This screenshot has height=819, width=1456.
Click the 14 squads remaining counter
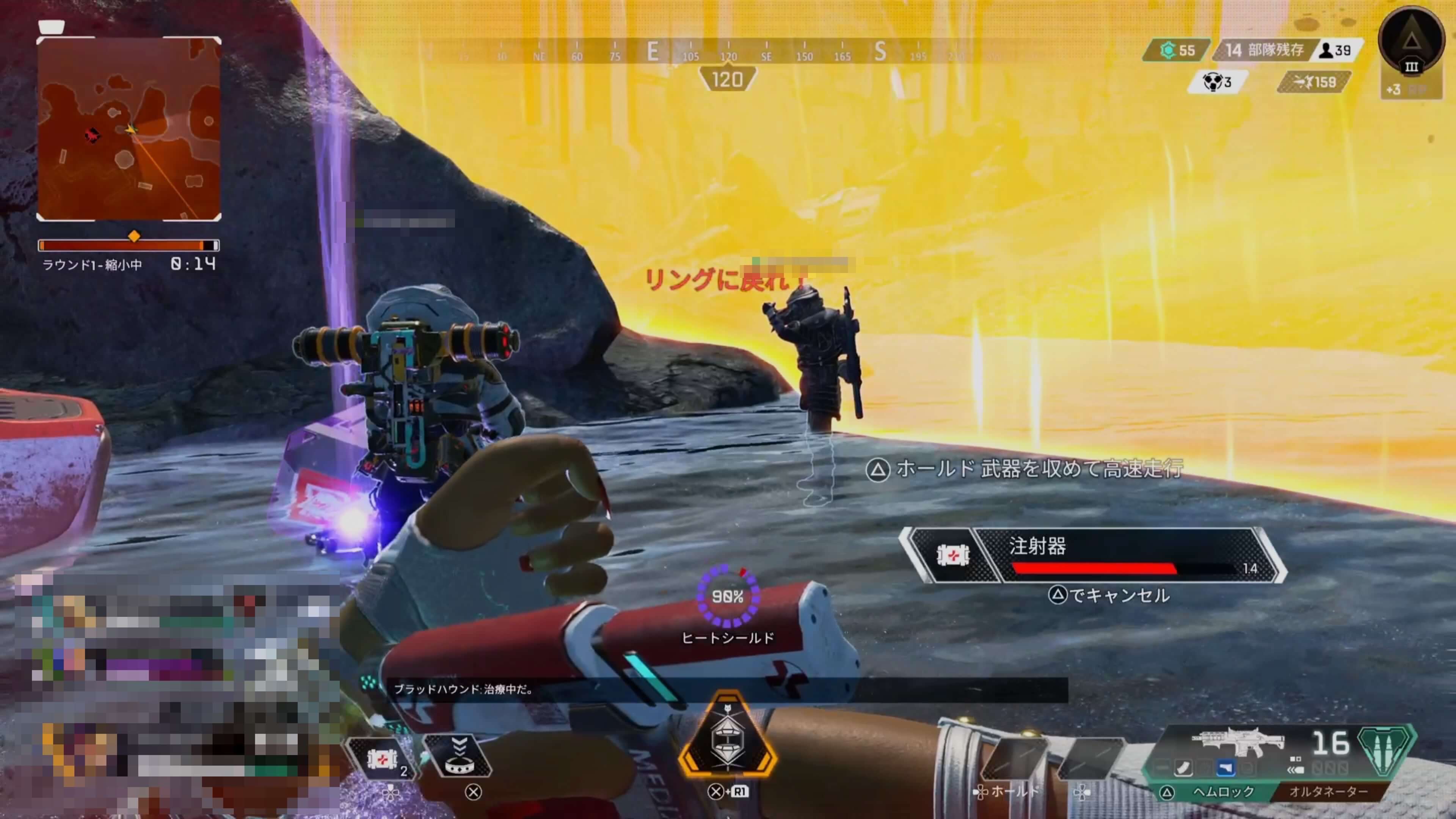click(1264, 51)
